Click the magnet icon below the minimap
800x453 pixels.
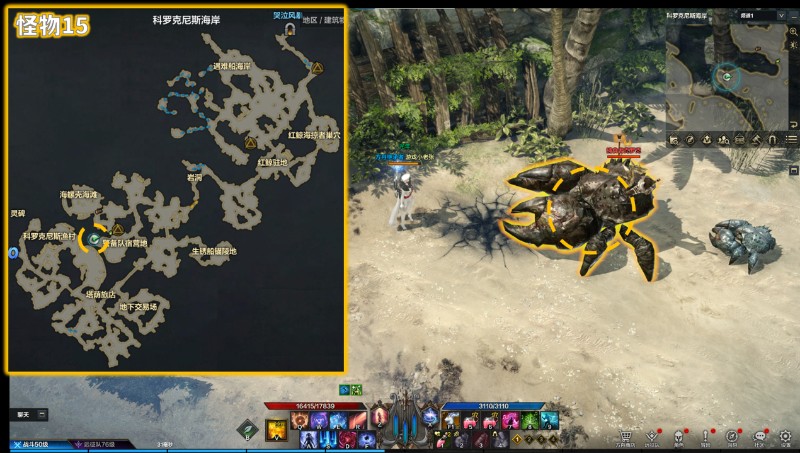(773, 139)
